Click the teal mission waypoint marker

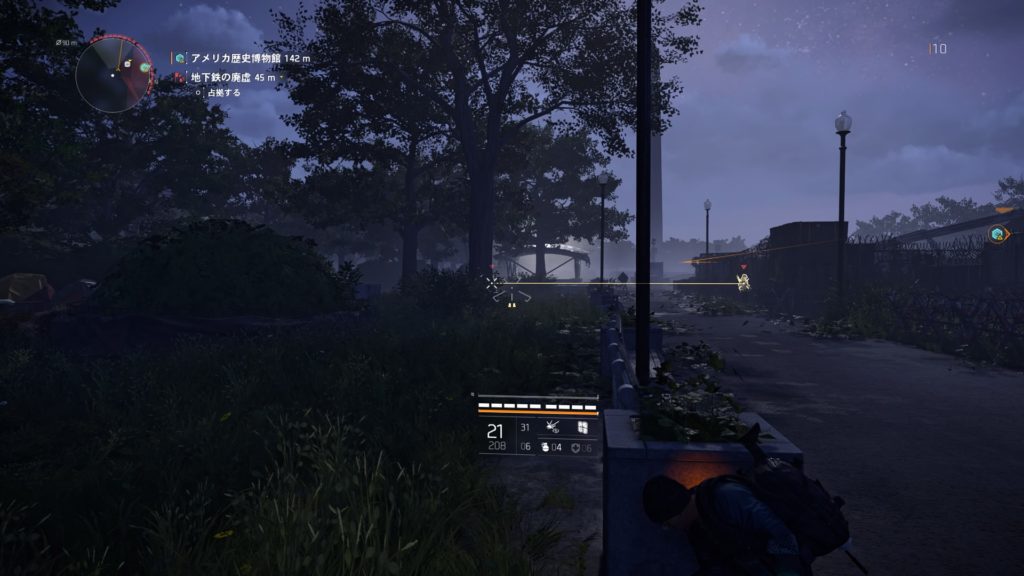click(997, 234)
